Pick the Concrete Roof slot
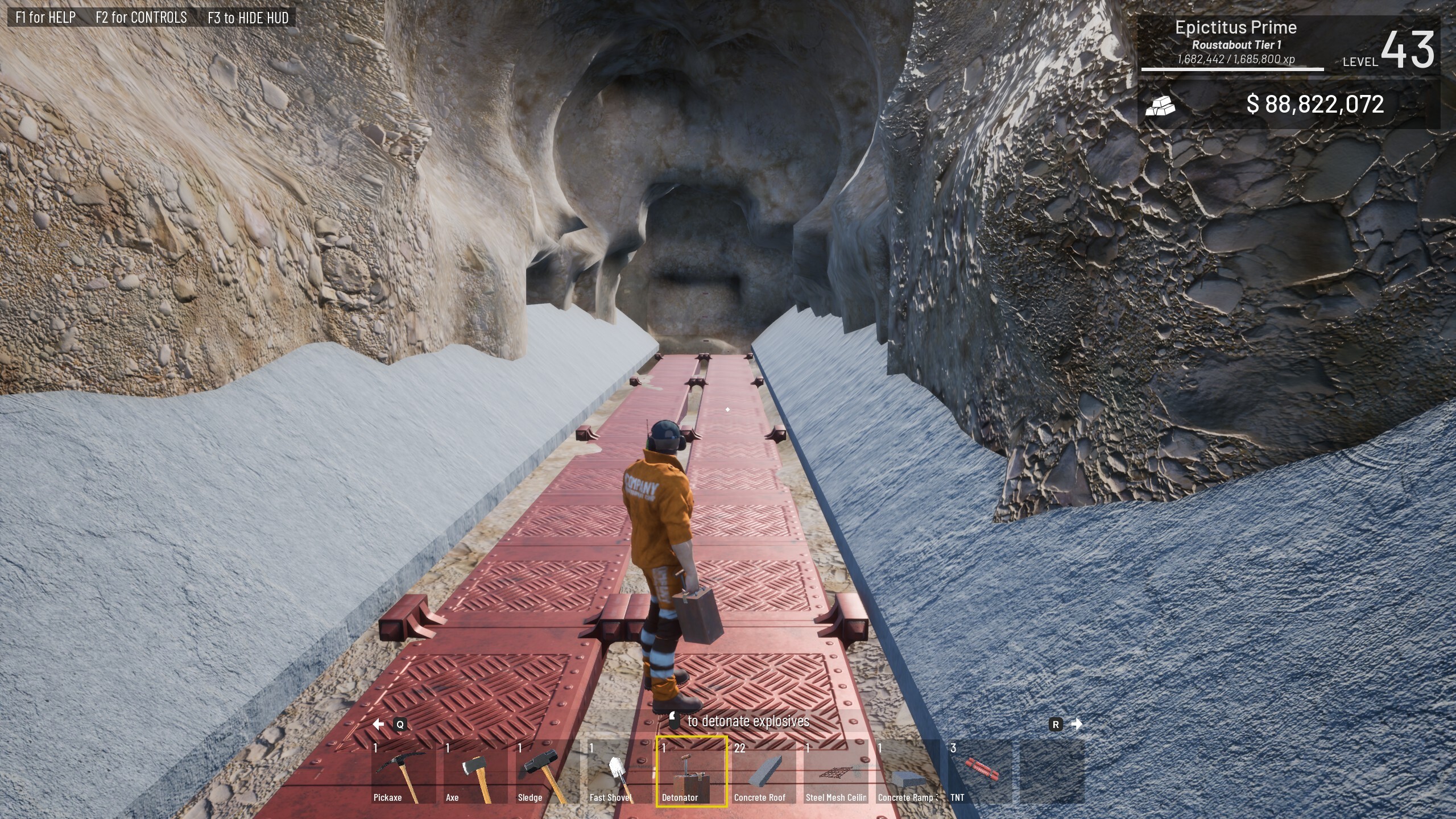1456x819 pixels. pos(764,772)
